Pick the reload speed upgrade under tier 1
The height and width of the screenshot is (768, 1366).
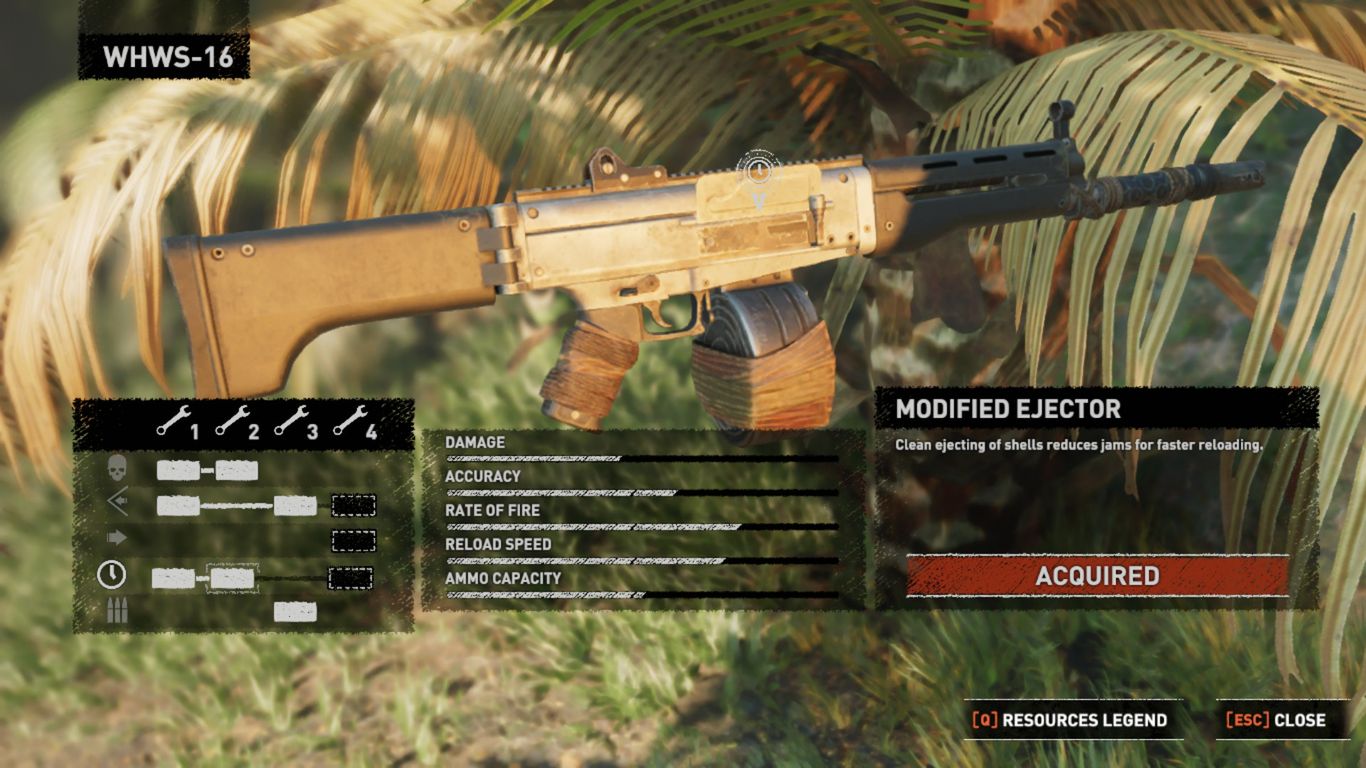(x=173, y=578)
